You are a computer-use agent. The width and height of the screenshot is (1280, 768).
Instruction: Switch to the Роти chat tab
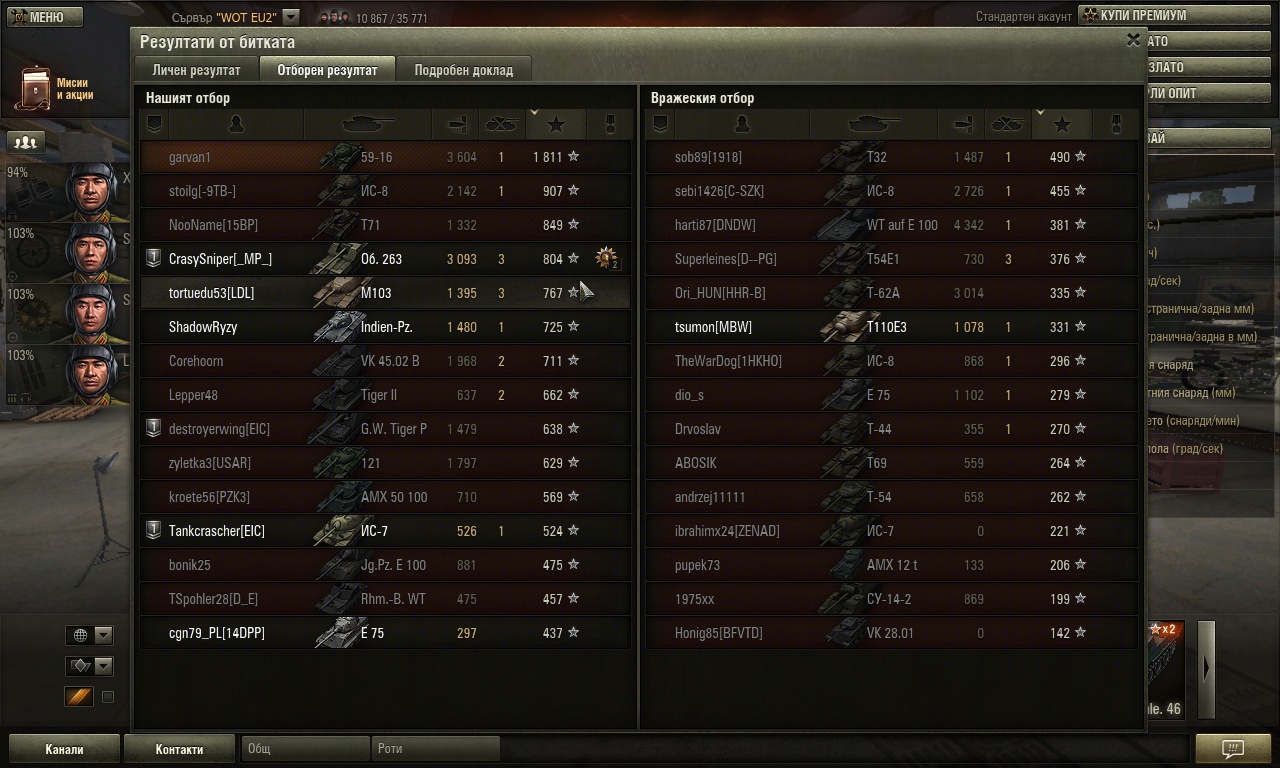click(435, 749)
